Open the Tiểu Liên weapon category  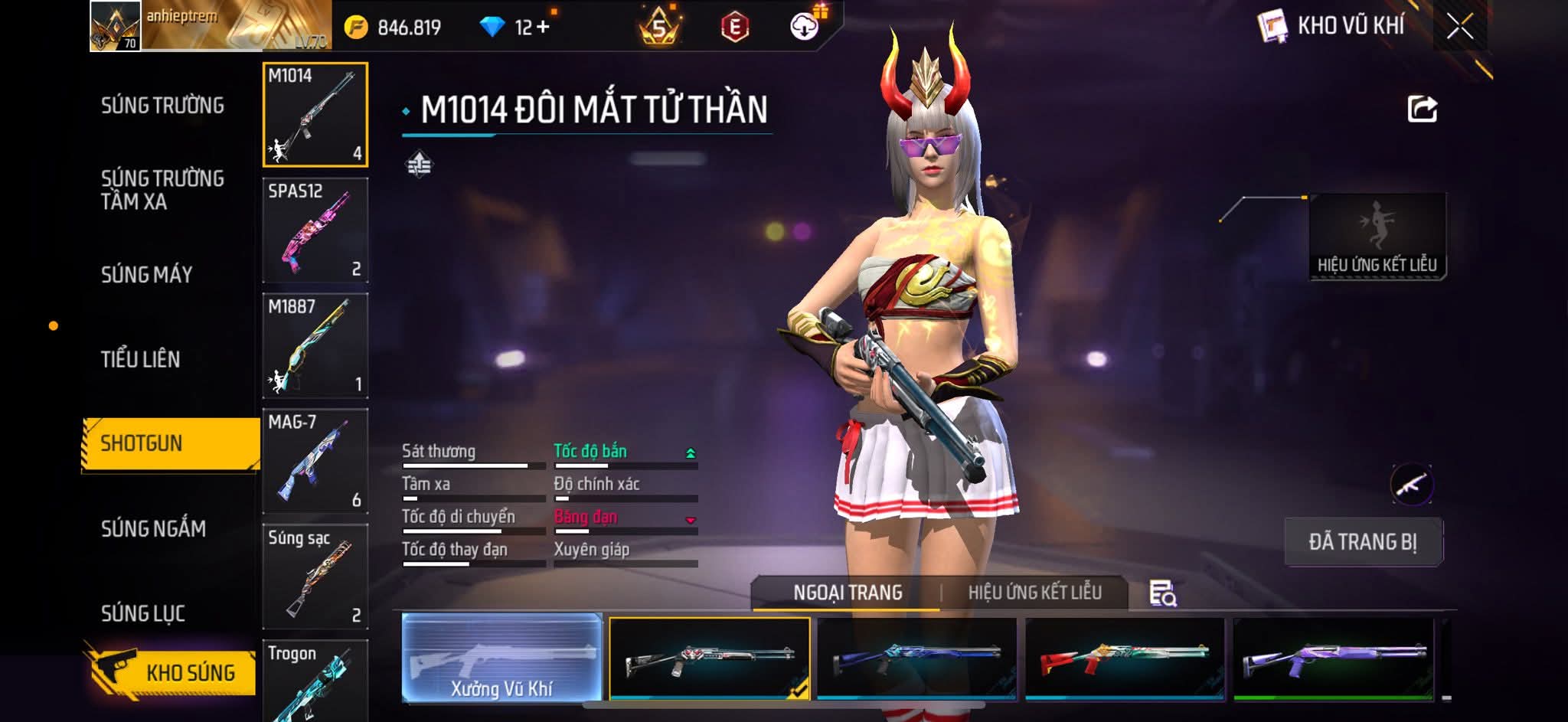[x=140, y=359]
